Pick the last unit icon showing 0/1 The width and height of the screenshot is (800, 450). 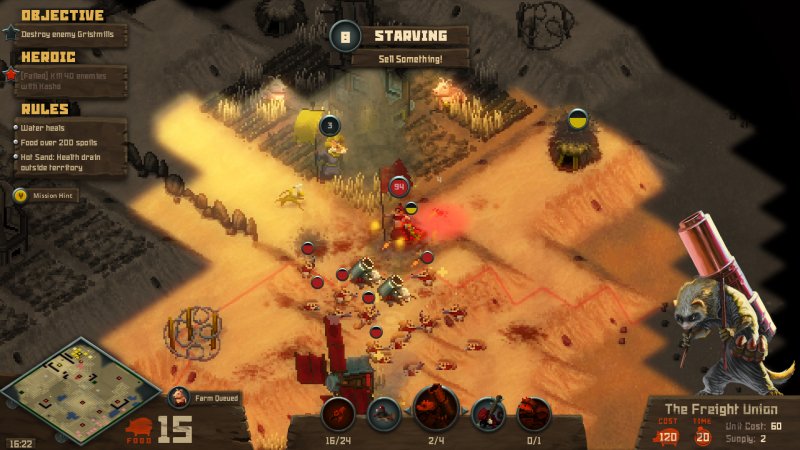[x=534, y=413]
